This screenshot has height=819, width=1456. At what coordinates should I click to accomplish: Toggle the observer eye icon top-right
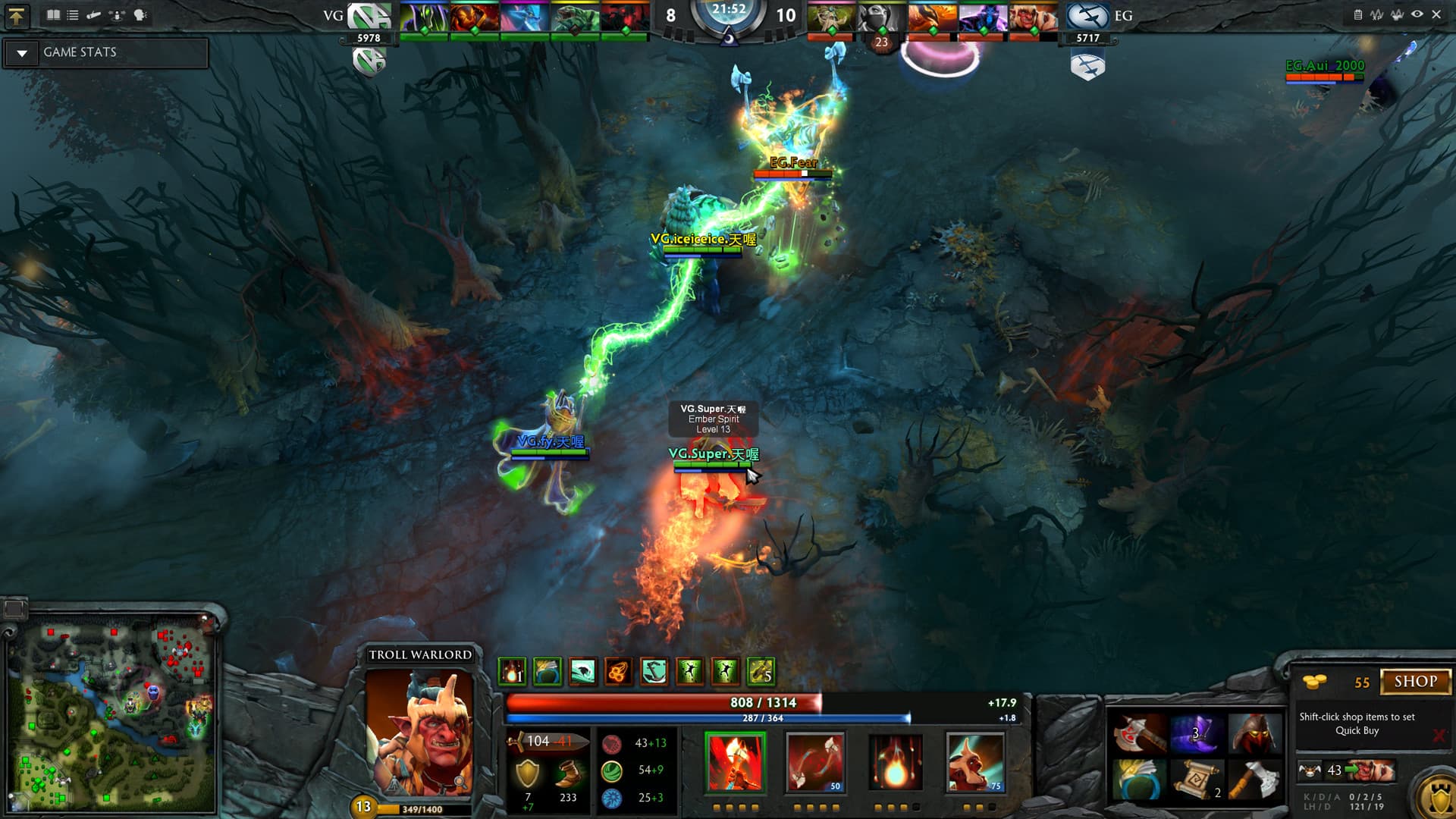(x=1416, y=13)
